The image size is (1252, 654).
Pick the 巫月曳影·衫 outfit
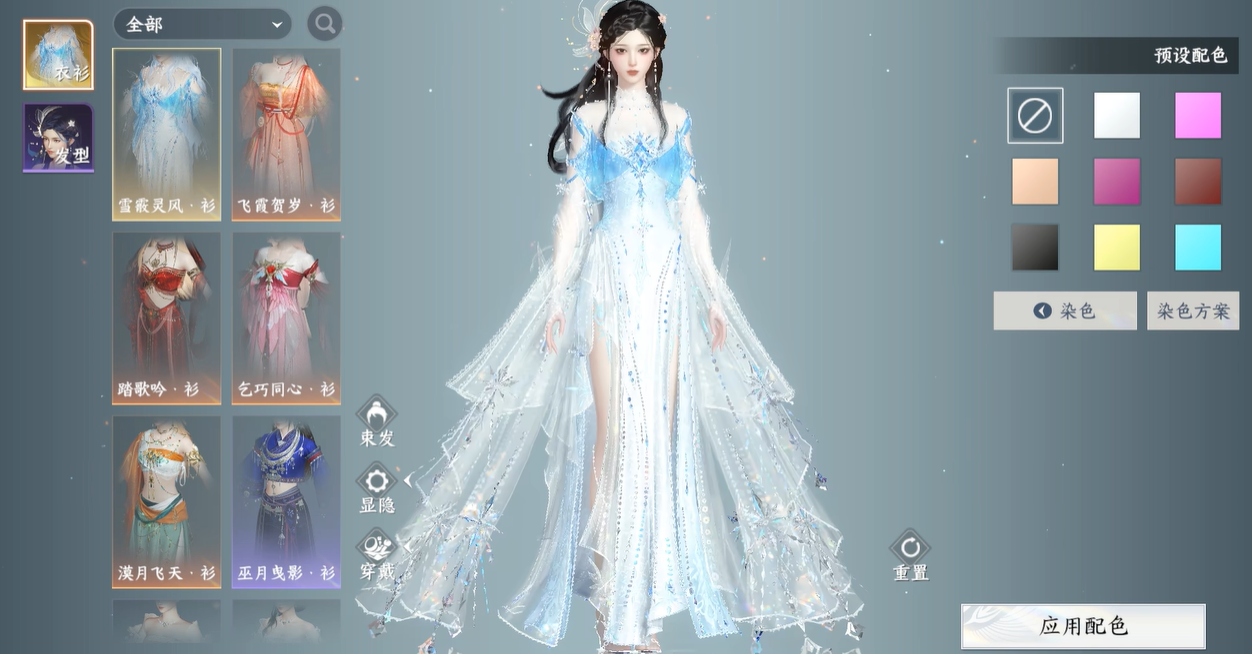286,501
